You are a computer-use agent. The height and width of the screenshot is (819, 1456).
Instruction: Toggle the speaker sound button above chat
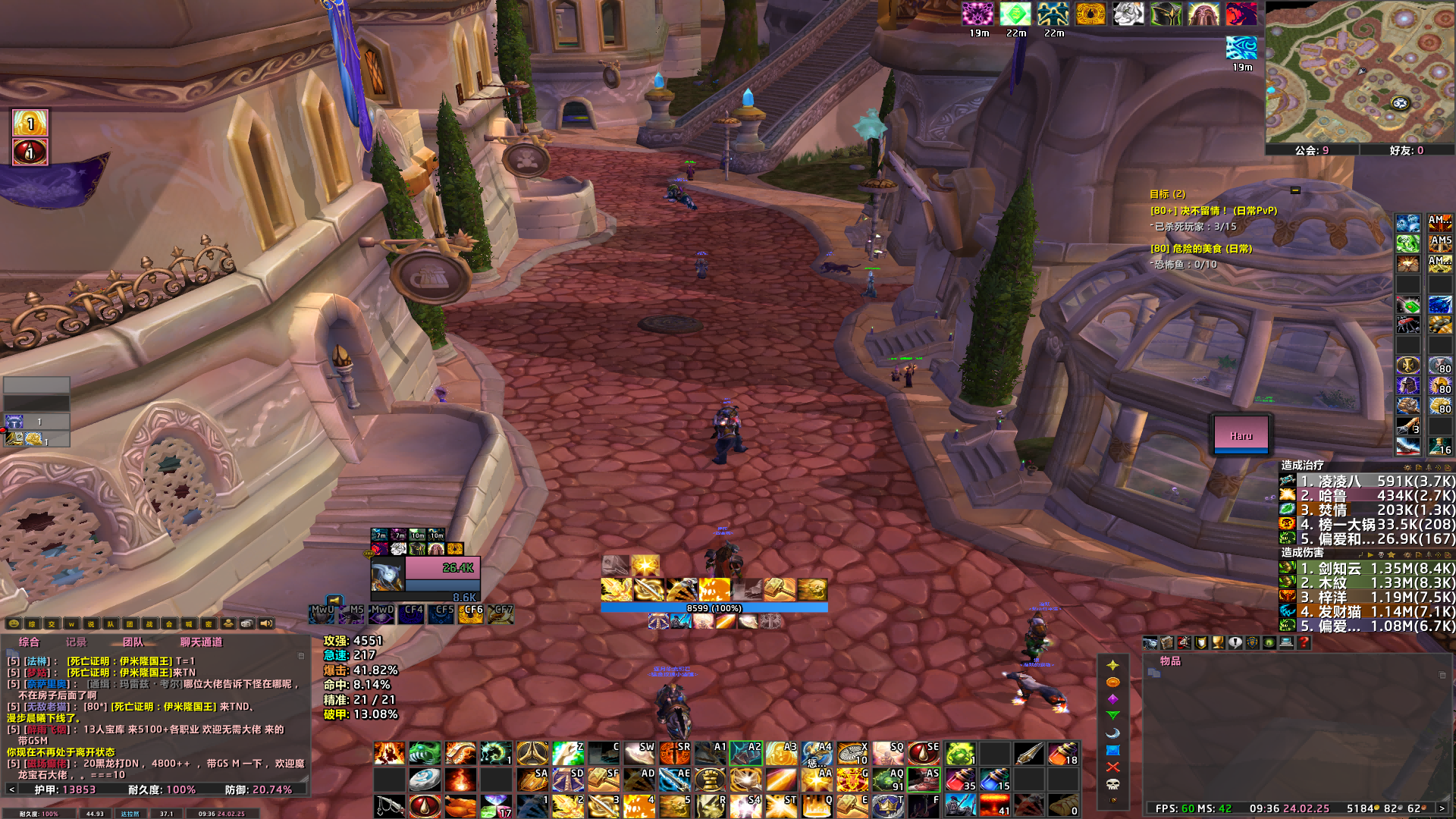(266, 624)
